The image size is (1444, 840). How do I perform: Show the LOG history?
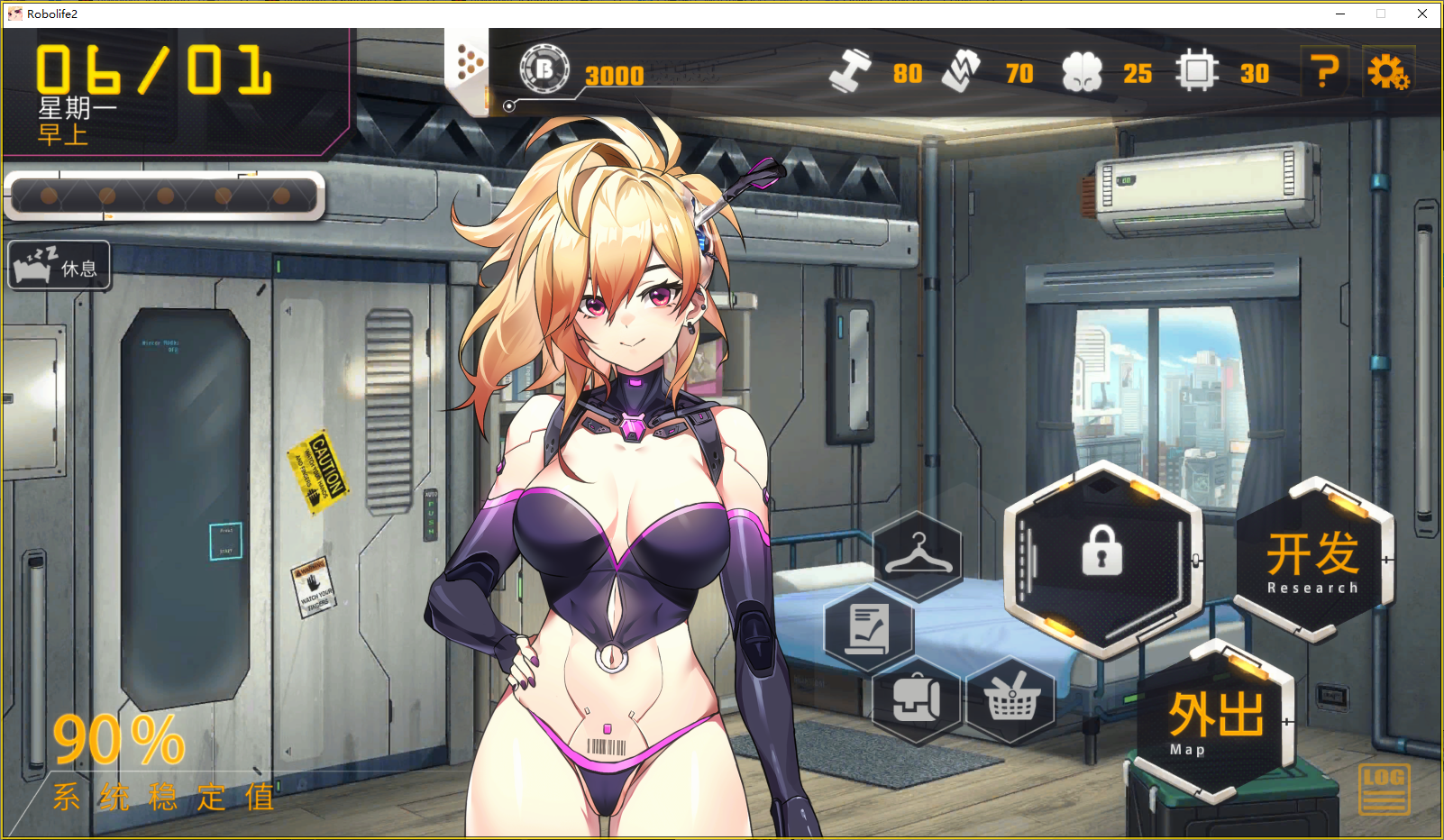(x=1384, y=790)
